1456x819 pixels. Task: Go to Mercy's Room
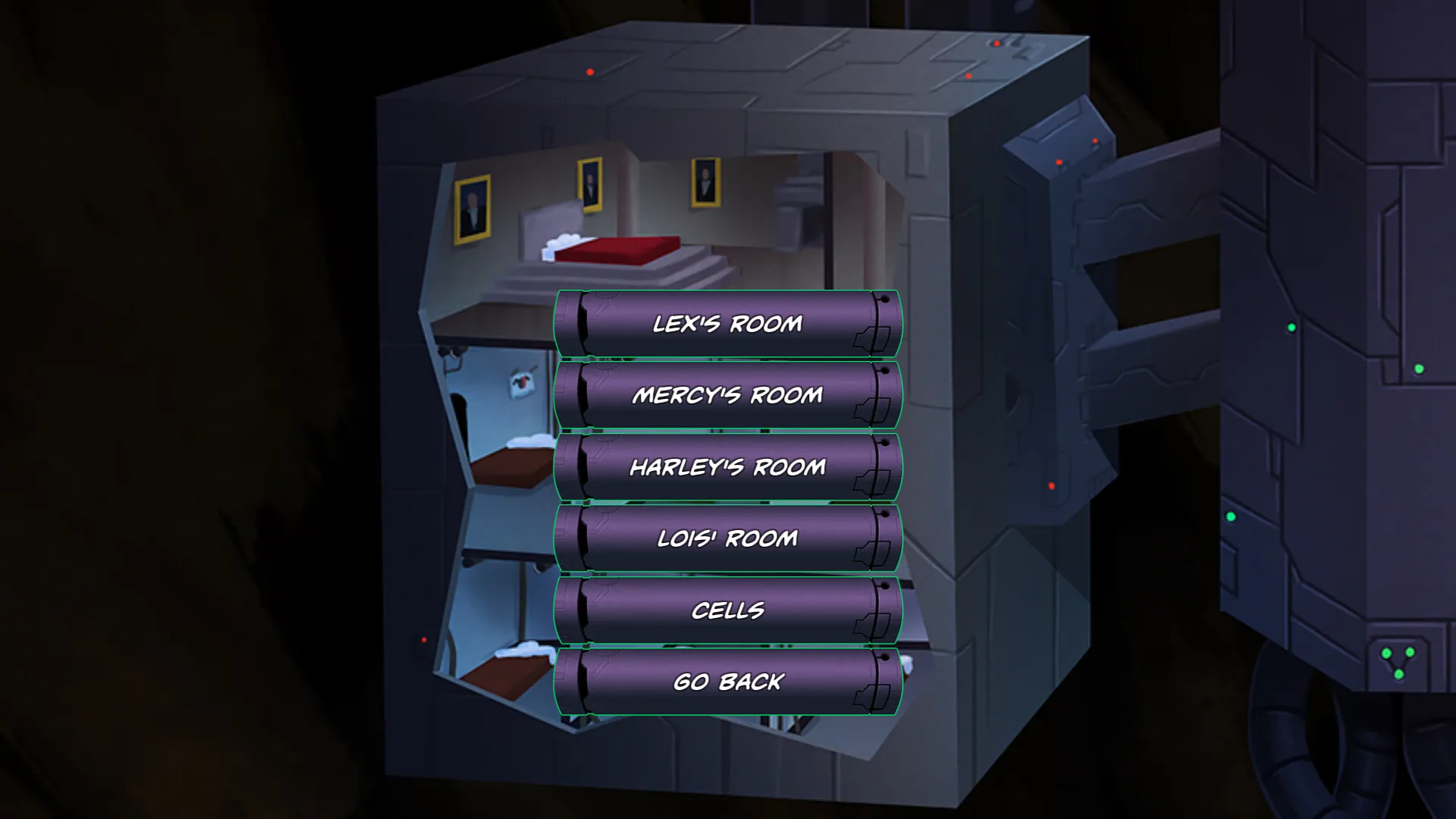click(x=728, y=395)
